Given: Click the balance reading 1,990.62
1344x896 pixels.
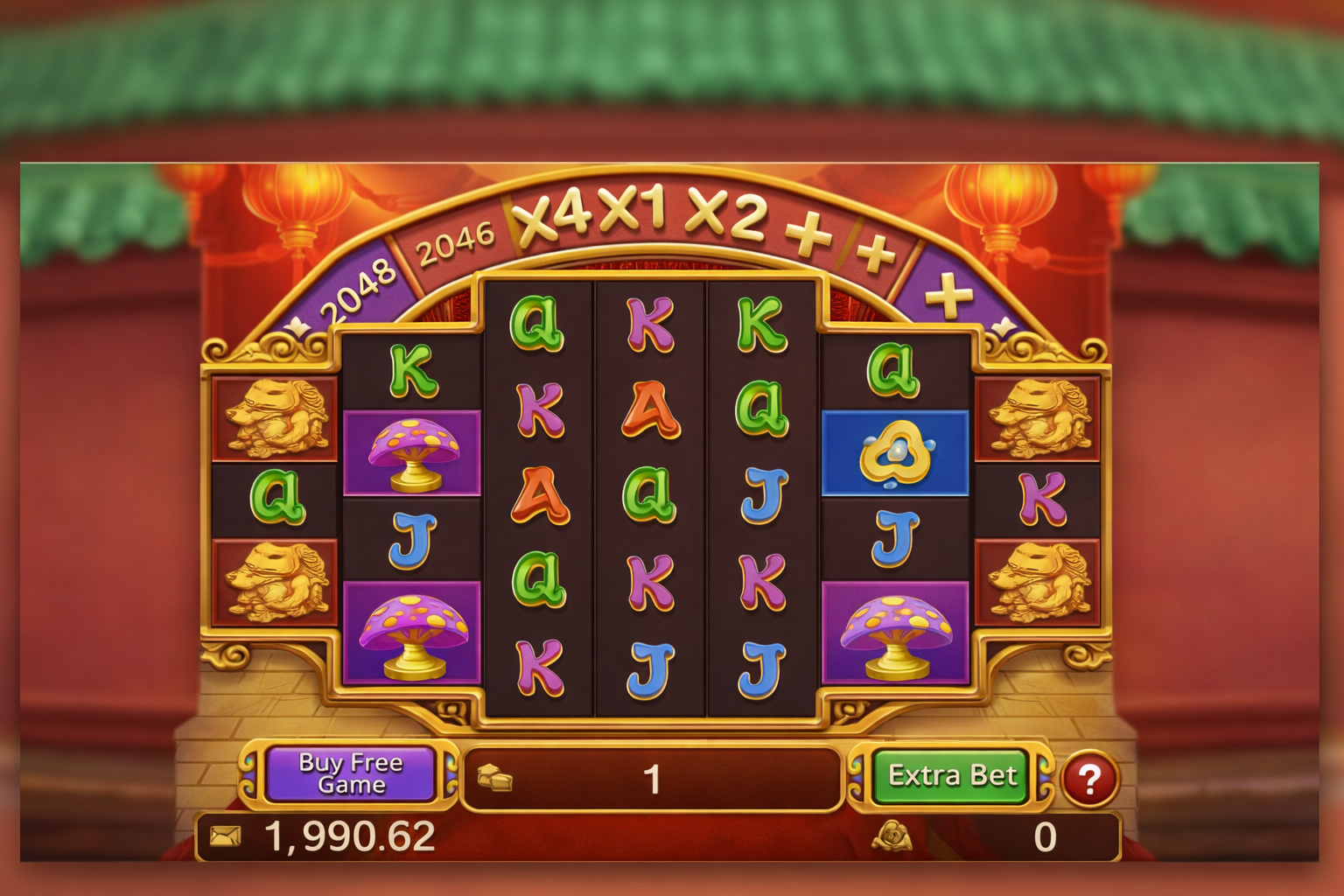Looking at the screenshot, I should 350,837.
